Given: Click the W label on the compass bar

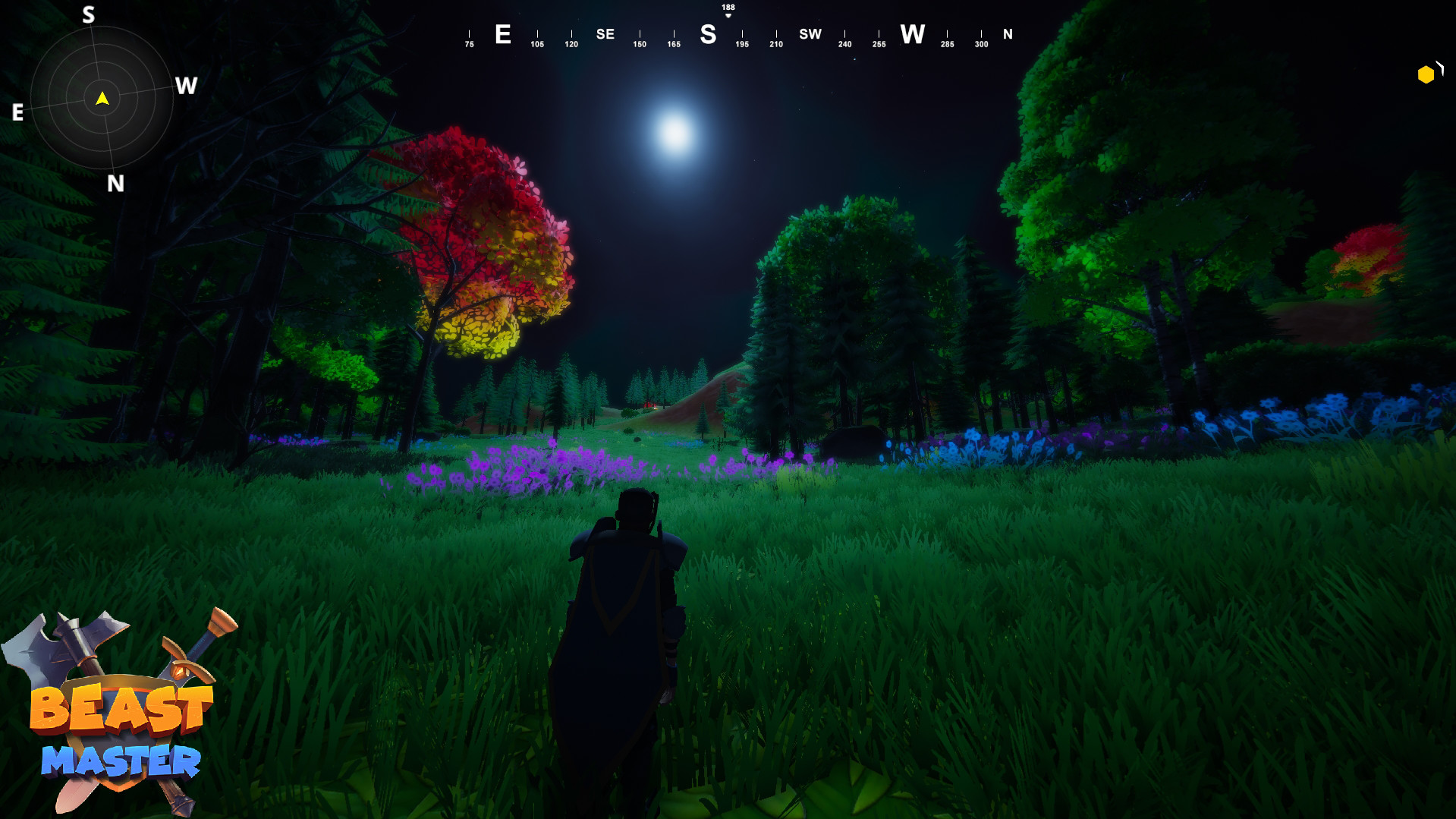Looking at the screenshot, I should (x=912, y=33).
